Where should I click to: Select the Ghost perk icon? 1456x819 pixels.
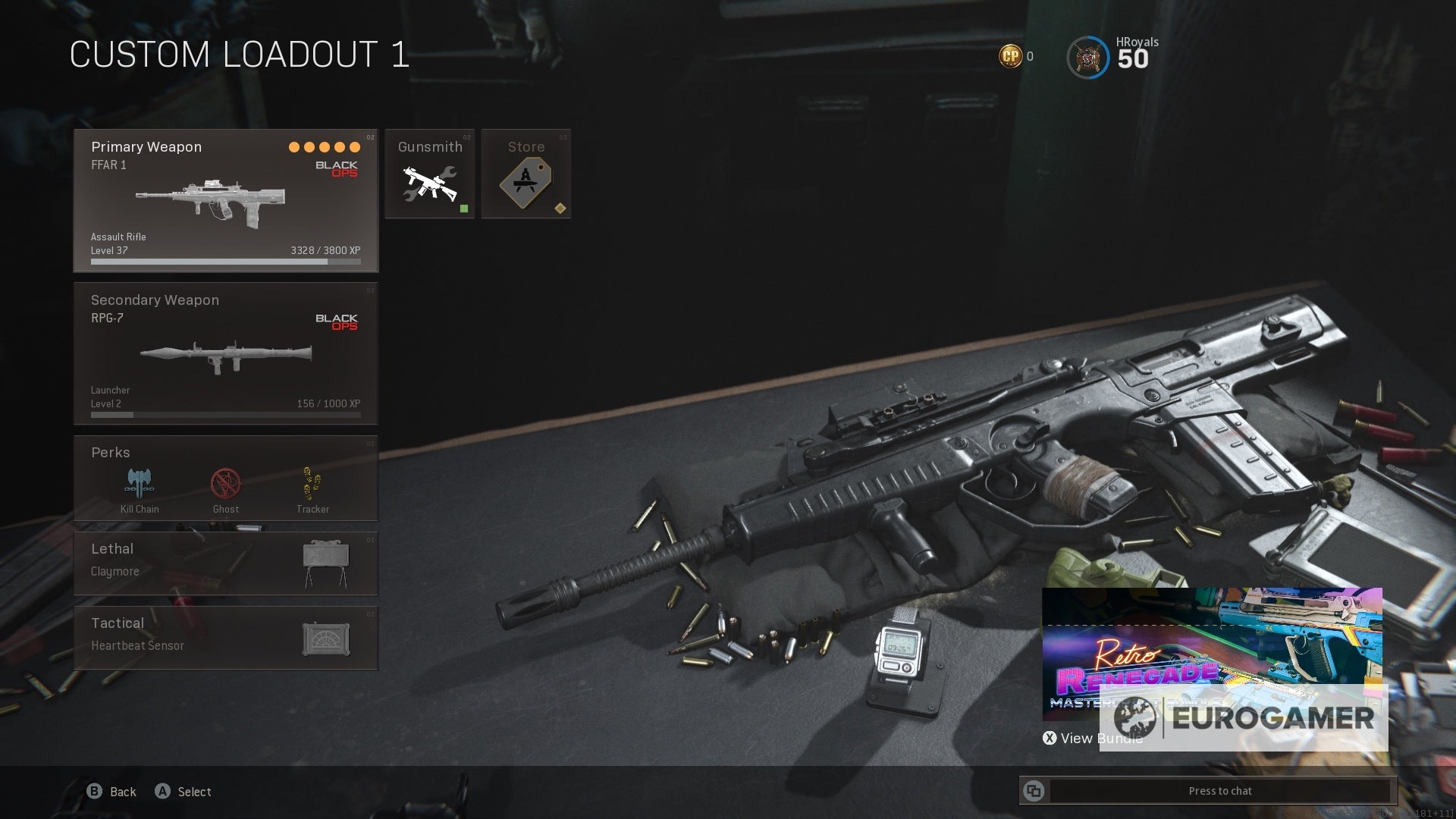224,483
